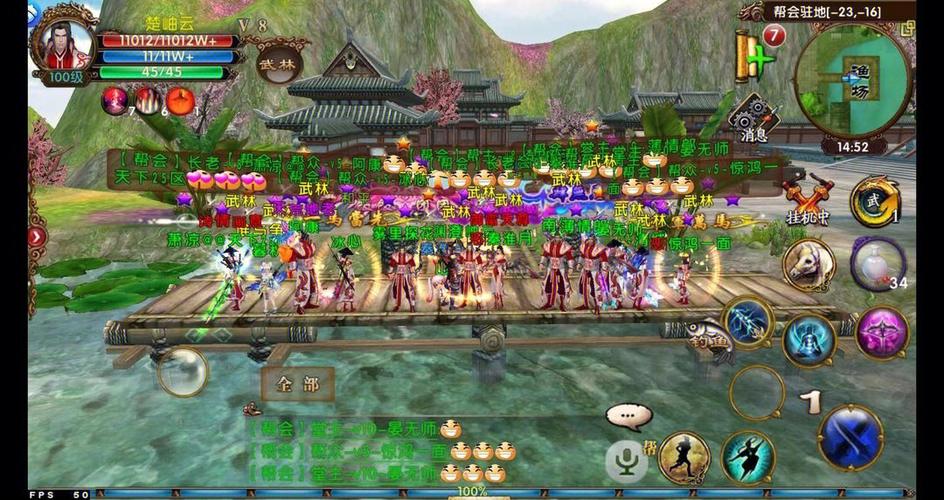Open the 消息 messages gear icon

[753, 118]
